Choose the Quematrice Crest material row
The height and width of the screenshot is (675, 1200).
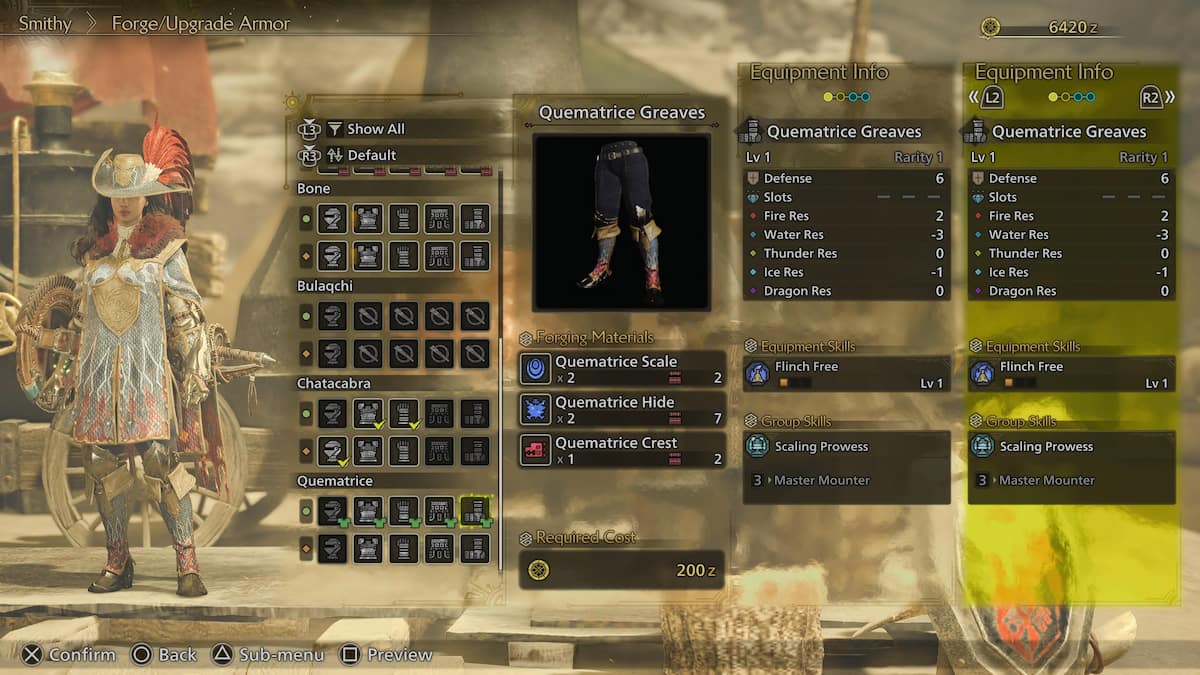[x=622, y=450]
